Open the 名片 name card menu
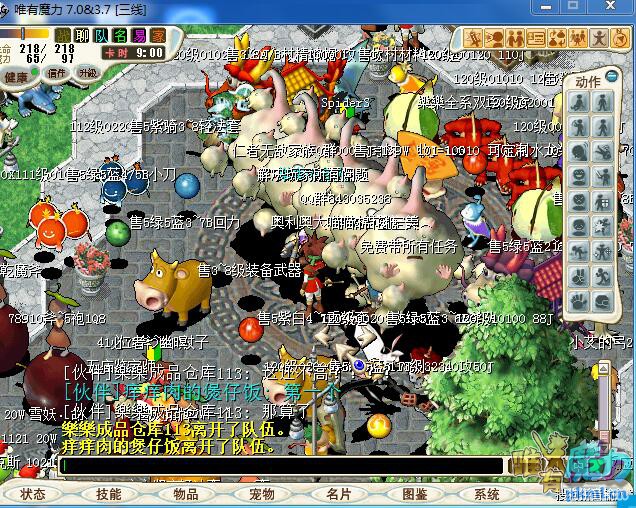636x508 pixels. tap(338, 494)
